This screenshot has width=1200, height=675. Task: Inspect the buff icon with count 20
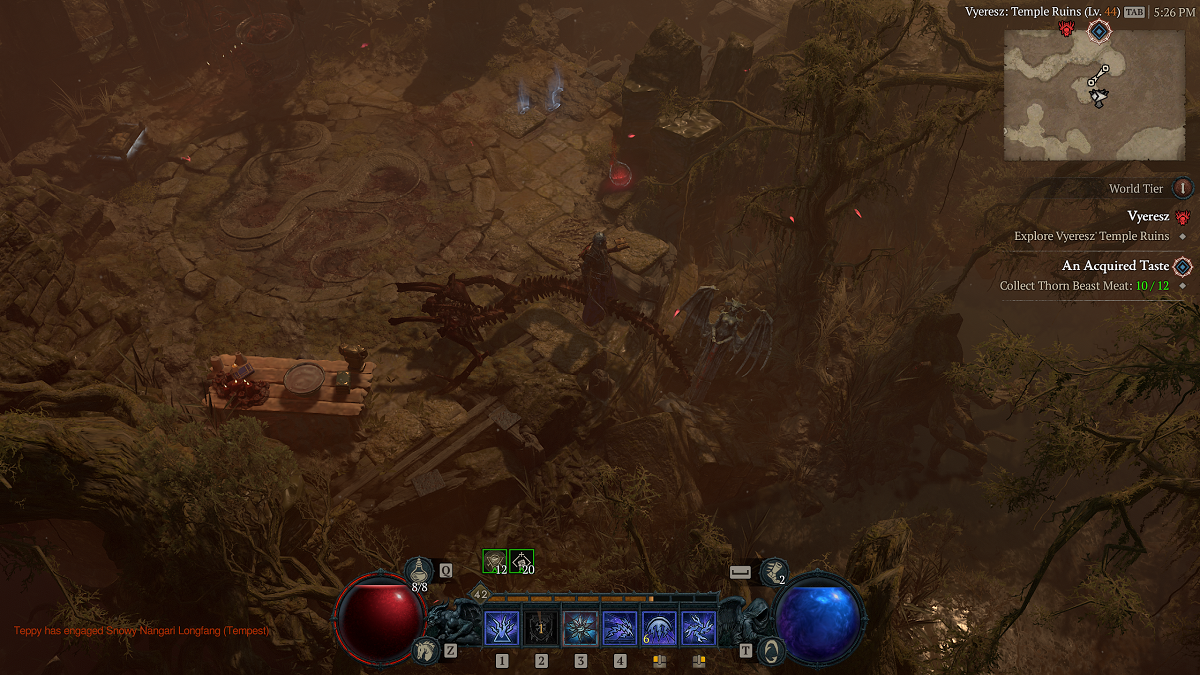[521, 561]
